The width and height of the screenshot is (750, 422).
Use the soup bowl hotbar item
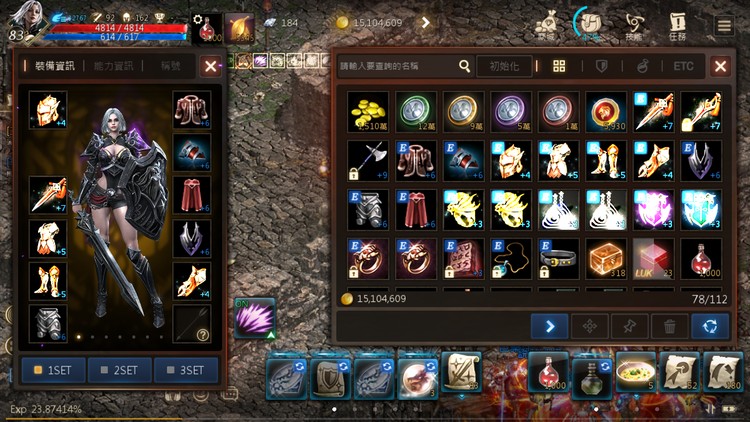636,372
